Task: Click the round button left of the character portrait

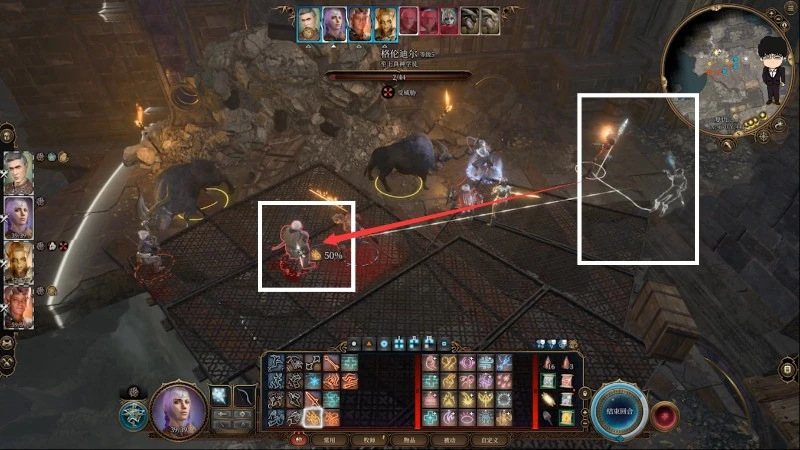Action: (x=132, y=414)
